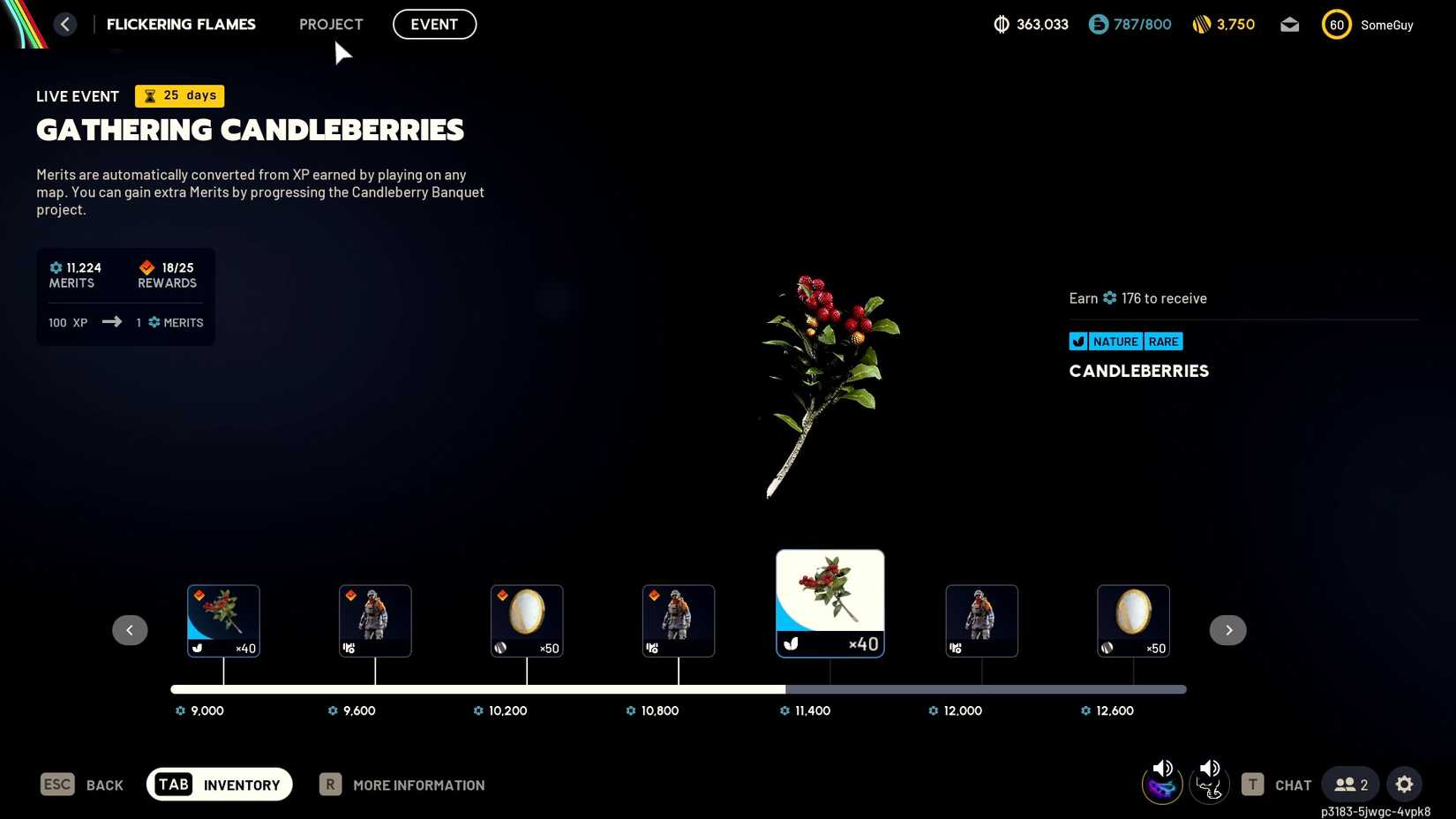Switch to the Project tab
This screenshot has width=1456, height=819.
coord(331,24)
